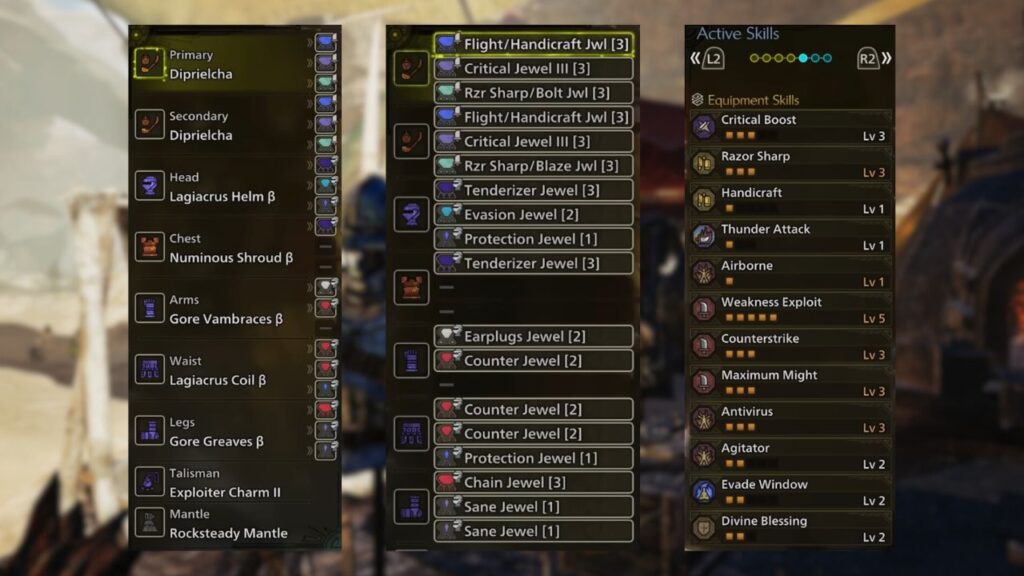Click the Rzr Sharp/Bolt Jwl decoration
Screen dimensions: 1024x576
534,93
